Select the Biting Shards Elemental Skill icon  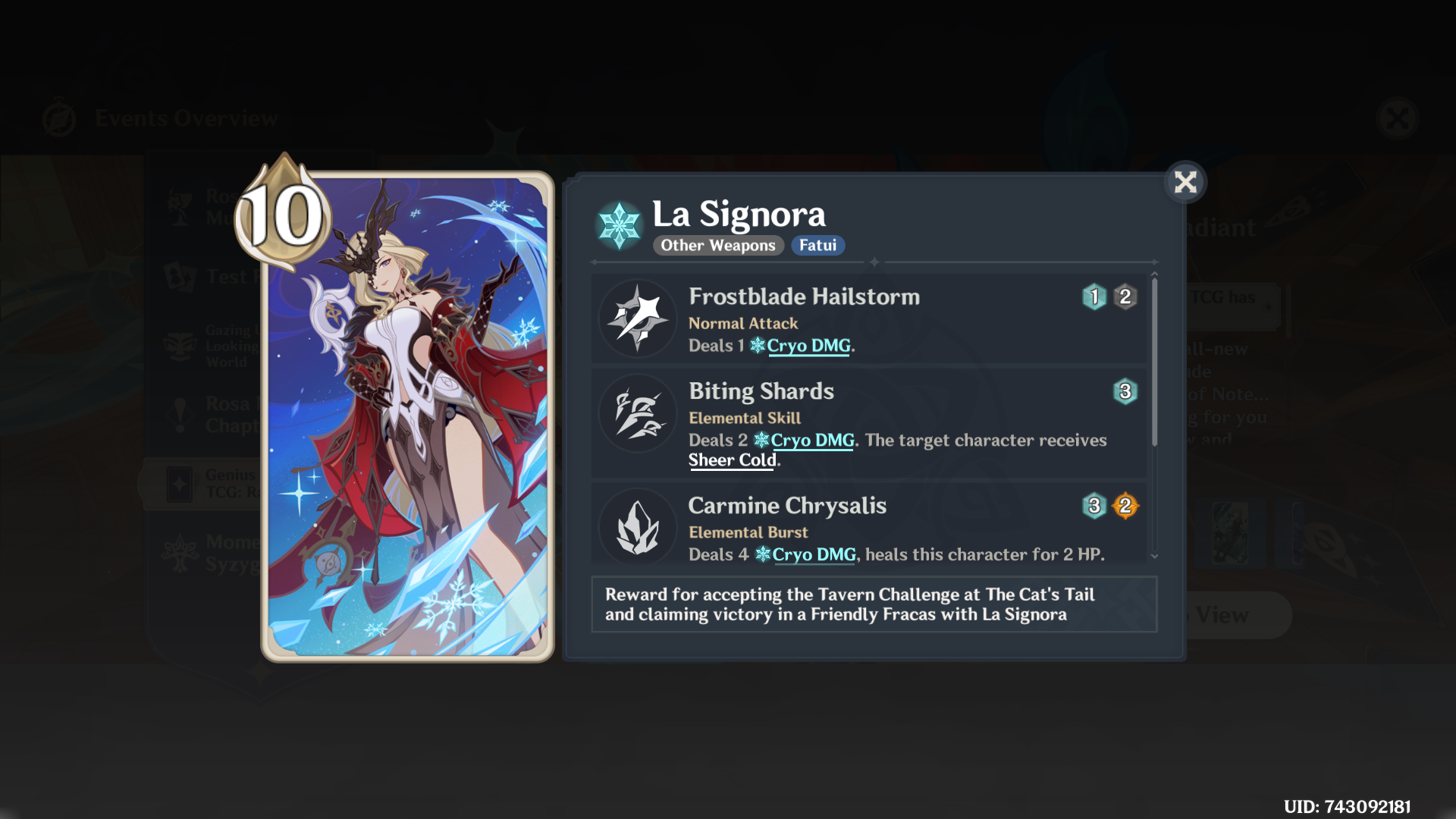pos(638,413)
